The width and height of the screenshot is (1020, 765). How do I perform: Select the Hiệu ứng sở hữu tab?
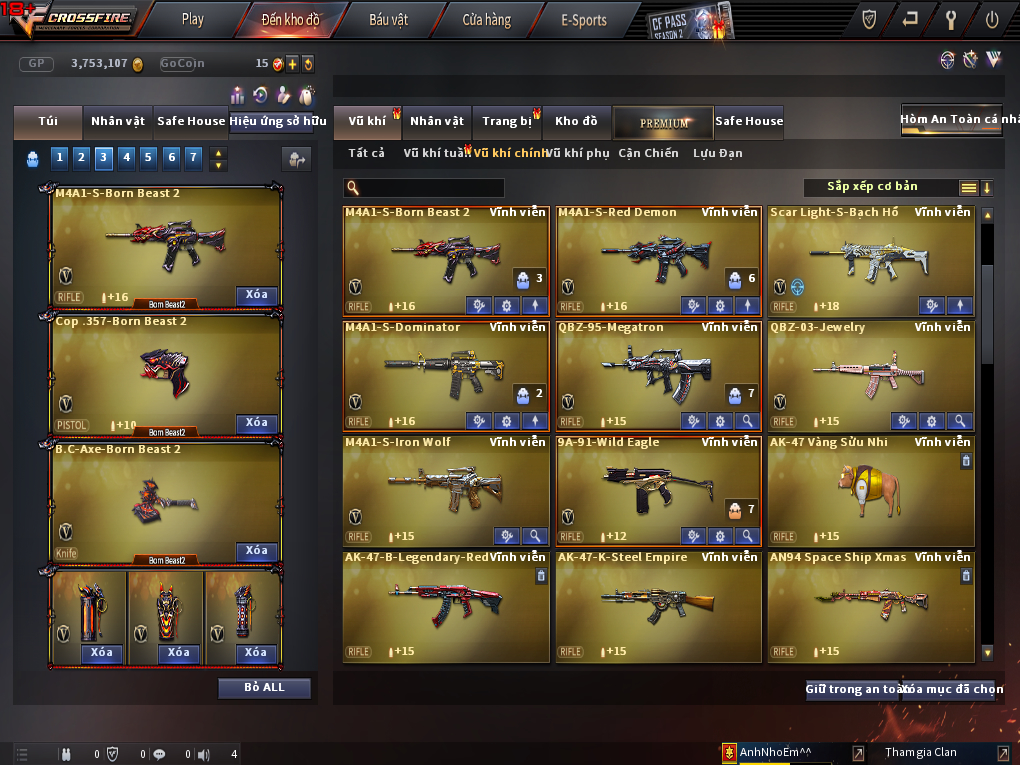coord(278,121)
